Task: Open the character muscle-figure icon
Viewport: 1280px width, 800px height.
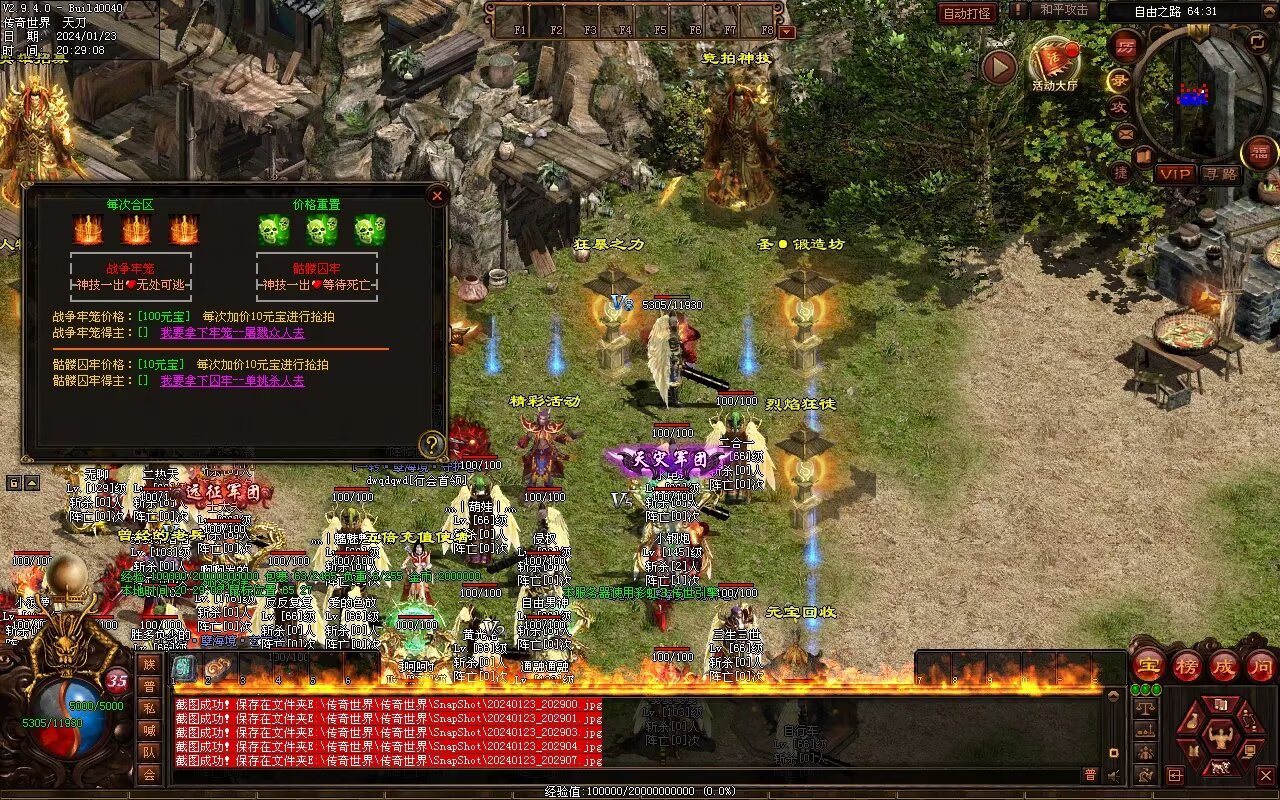Action: 1220,737
